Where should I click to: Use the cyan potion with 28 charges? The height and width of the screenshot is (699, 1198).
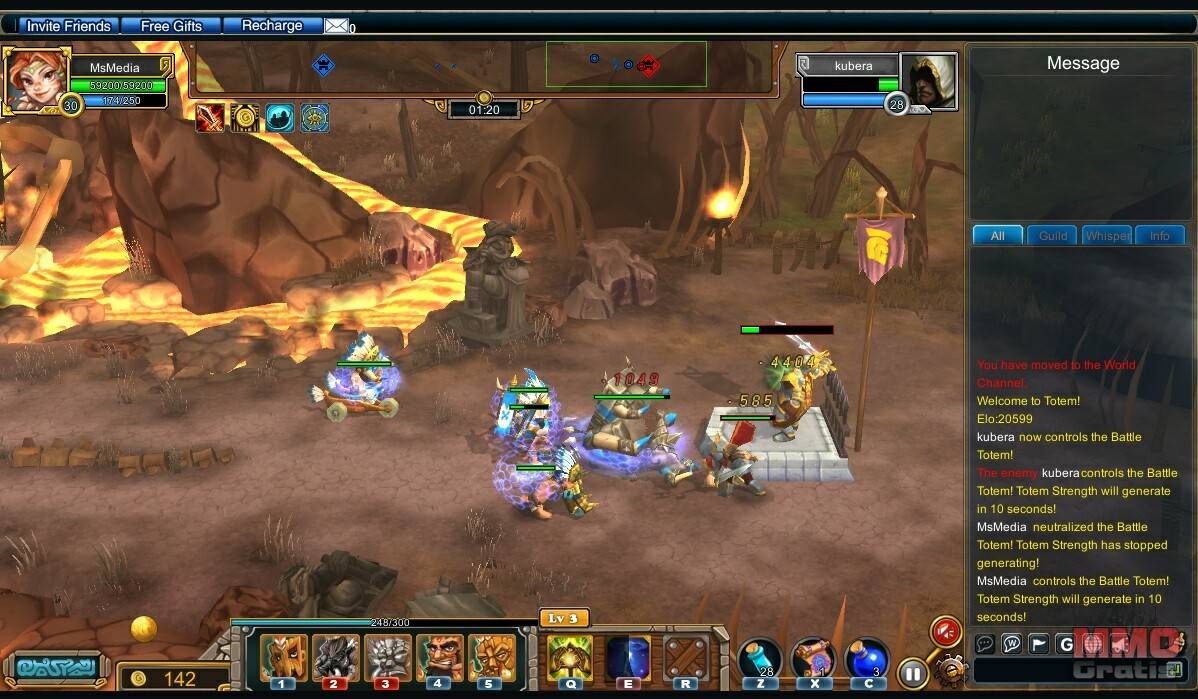click(760, 660)
